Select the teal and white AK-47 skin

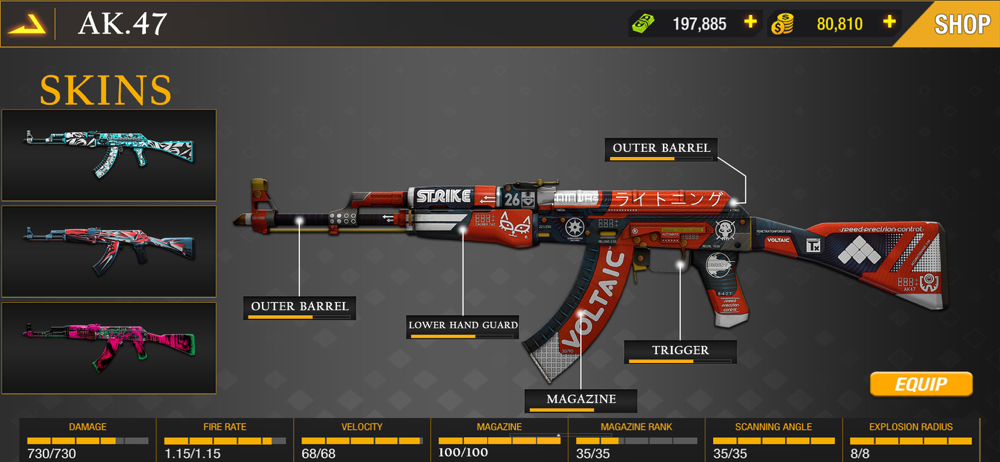coord(109,155)
